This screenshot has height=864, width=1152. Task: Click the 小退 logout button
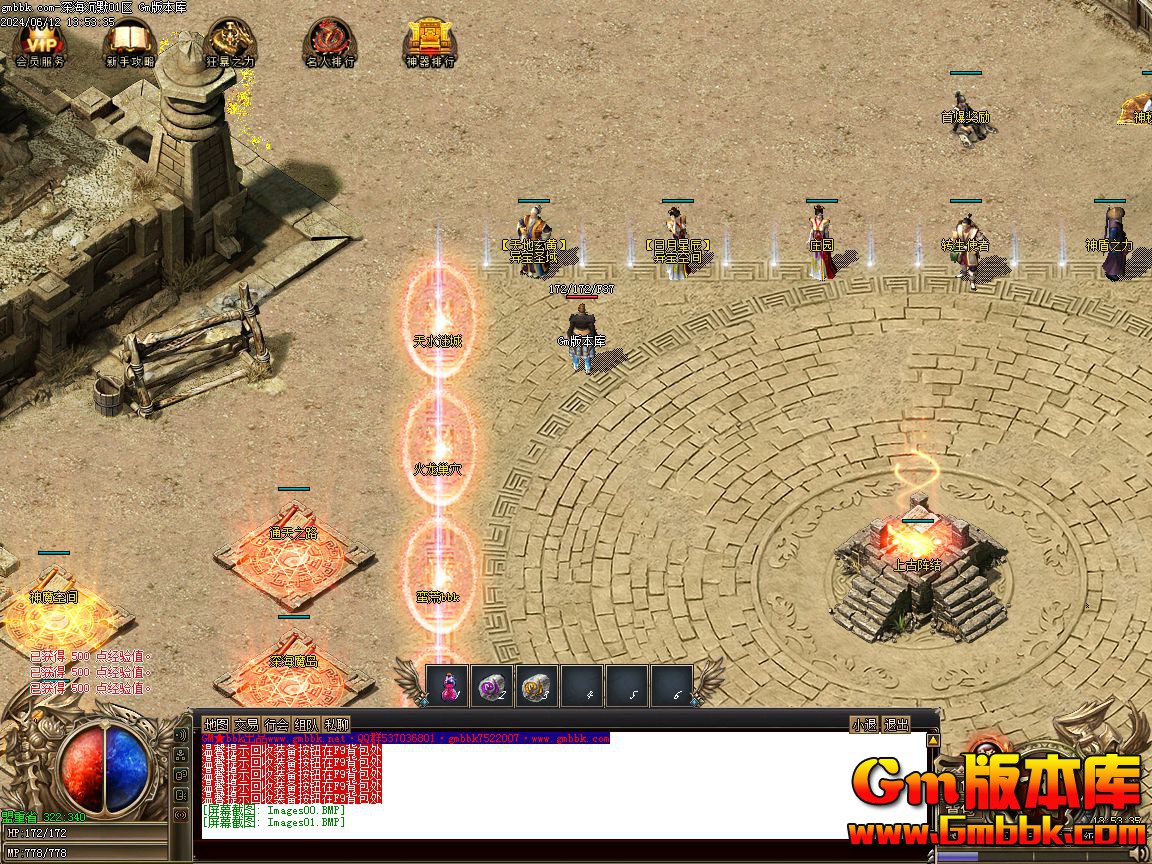point(864,725)
